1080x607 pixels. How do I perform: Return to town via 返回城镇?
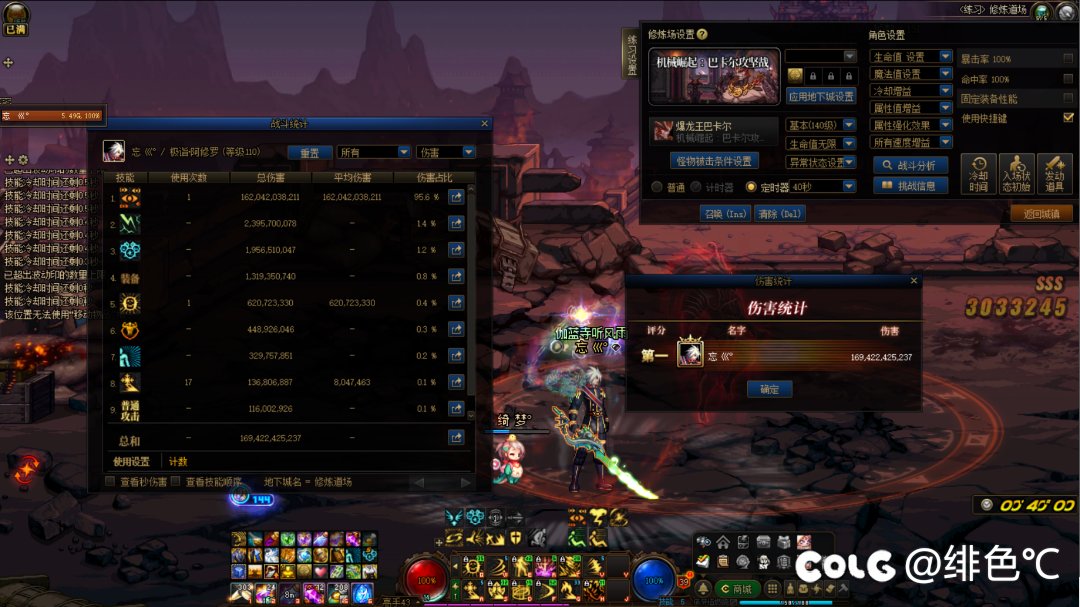(1040, 213)
